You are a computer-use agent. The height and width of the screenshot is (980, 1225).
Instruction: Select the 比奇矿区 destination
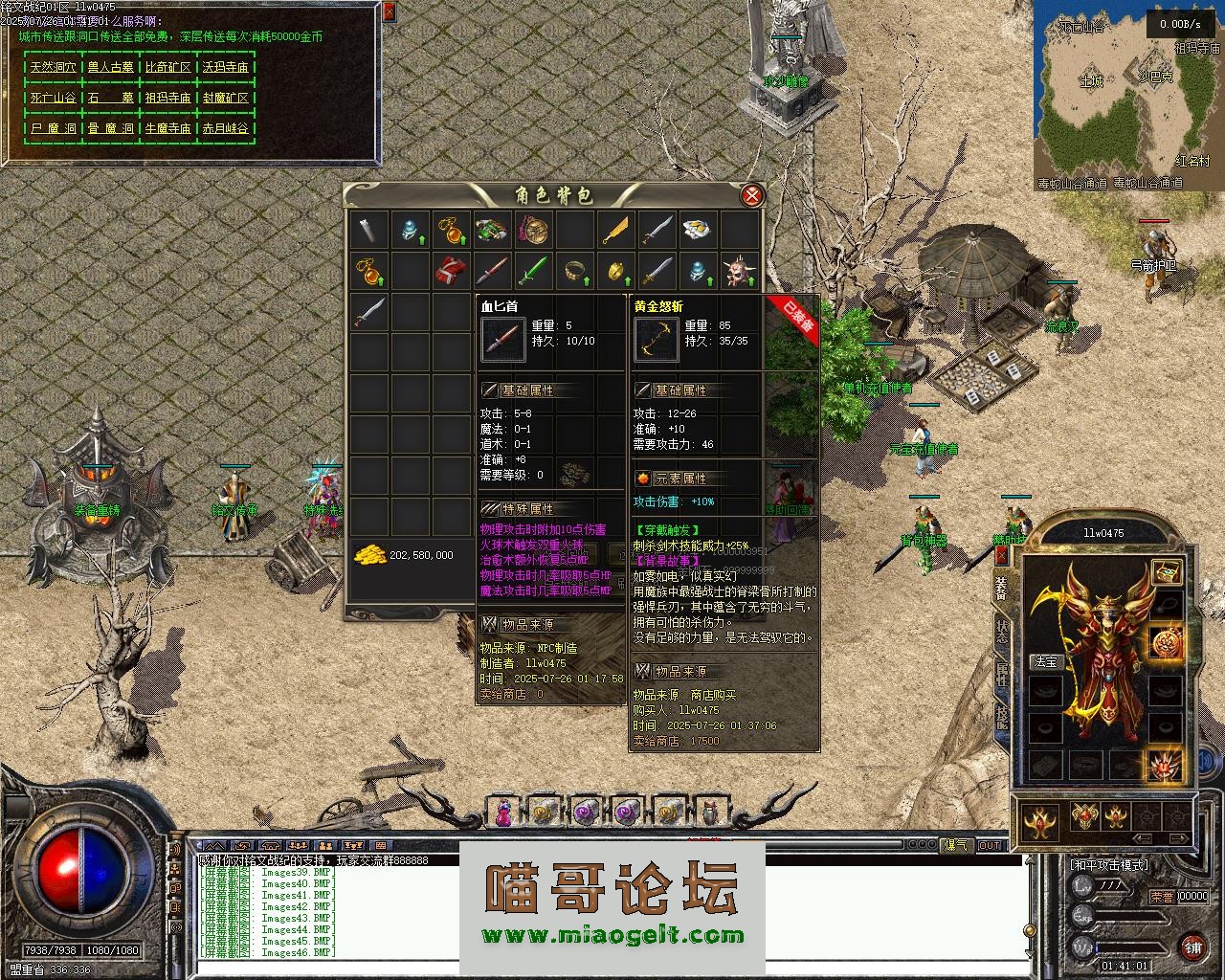point(167,67)
